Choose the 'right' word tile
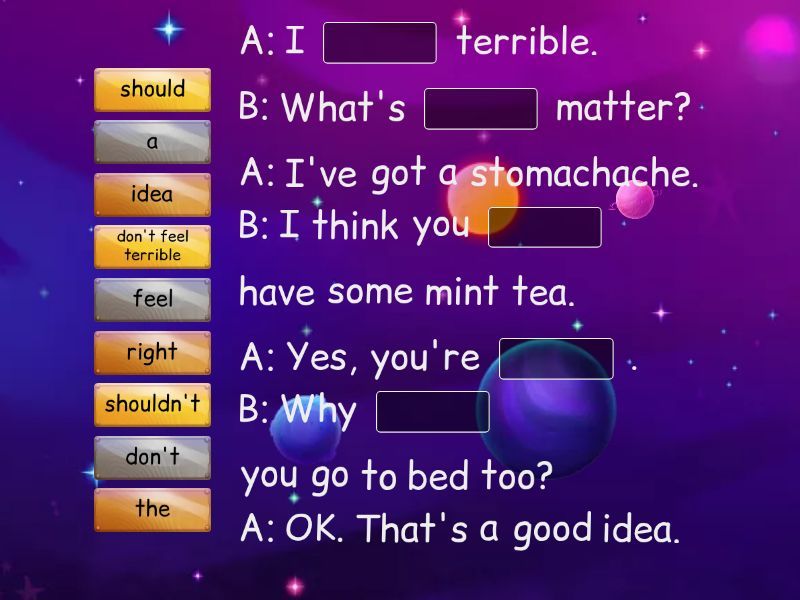 [152, 352]
